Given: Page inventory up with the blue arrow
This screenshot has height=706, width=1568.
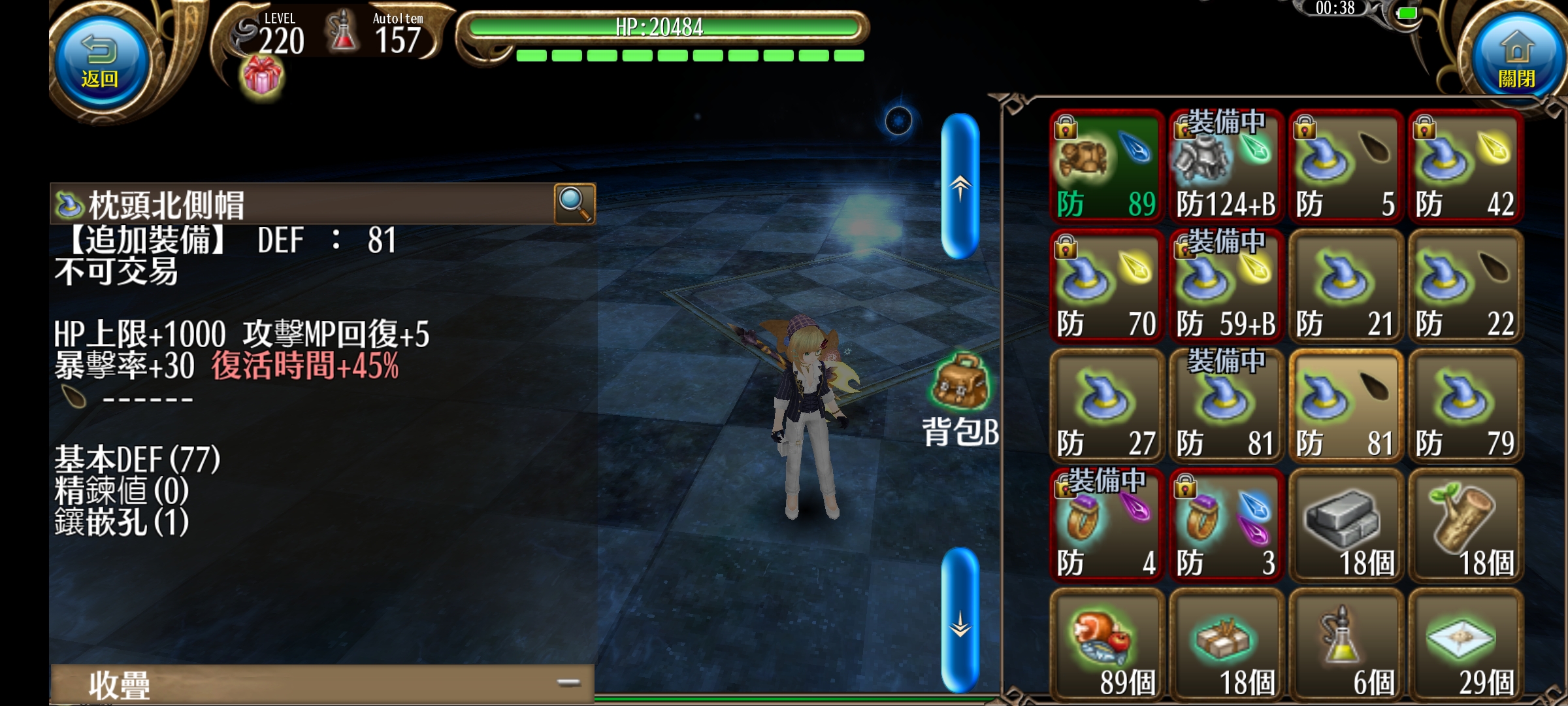Looking at the screenshot, I should point(960,186).
